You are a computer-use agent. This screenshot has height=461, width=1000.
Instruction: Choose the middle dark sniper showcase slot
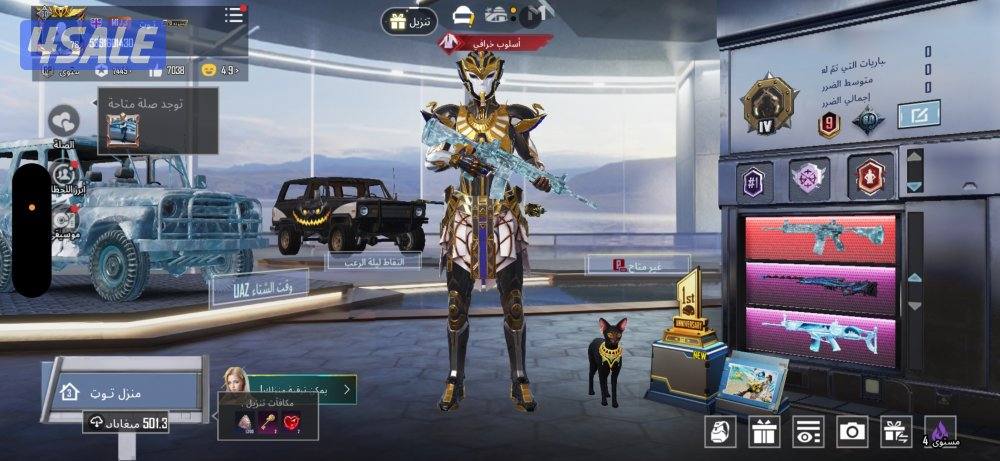tap(821, 285)
